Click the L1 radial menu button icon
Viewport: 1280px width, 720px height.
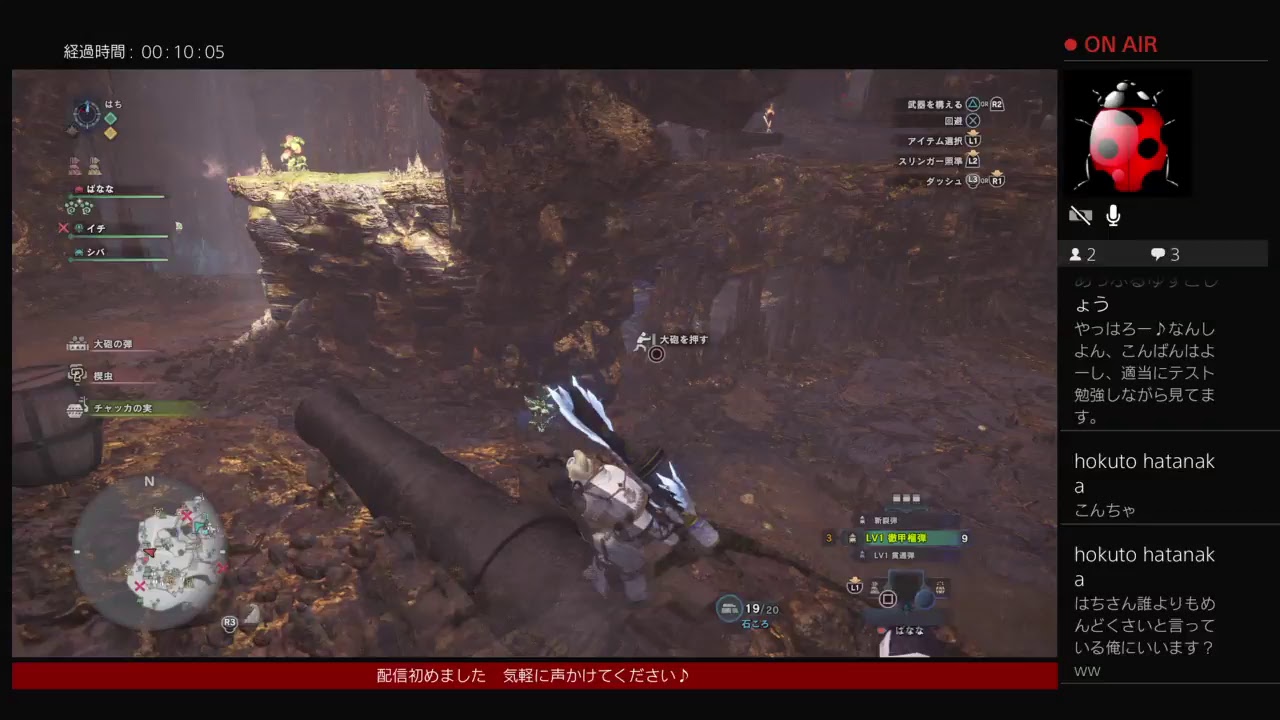click(x=854, y=587)
